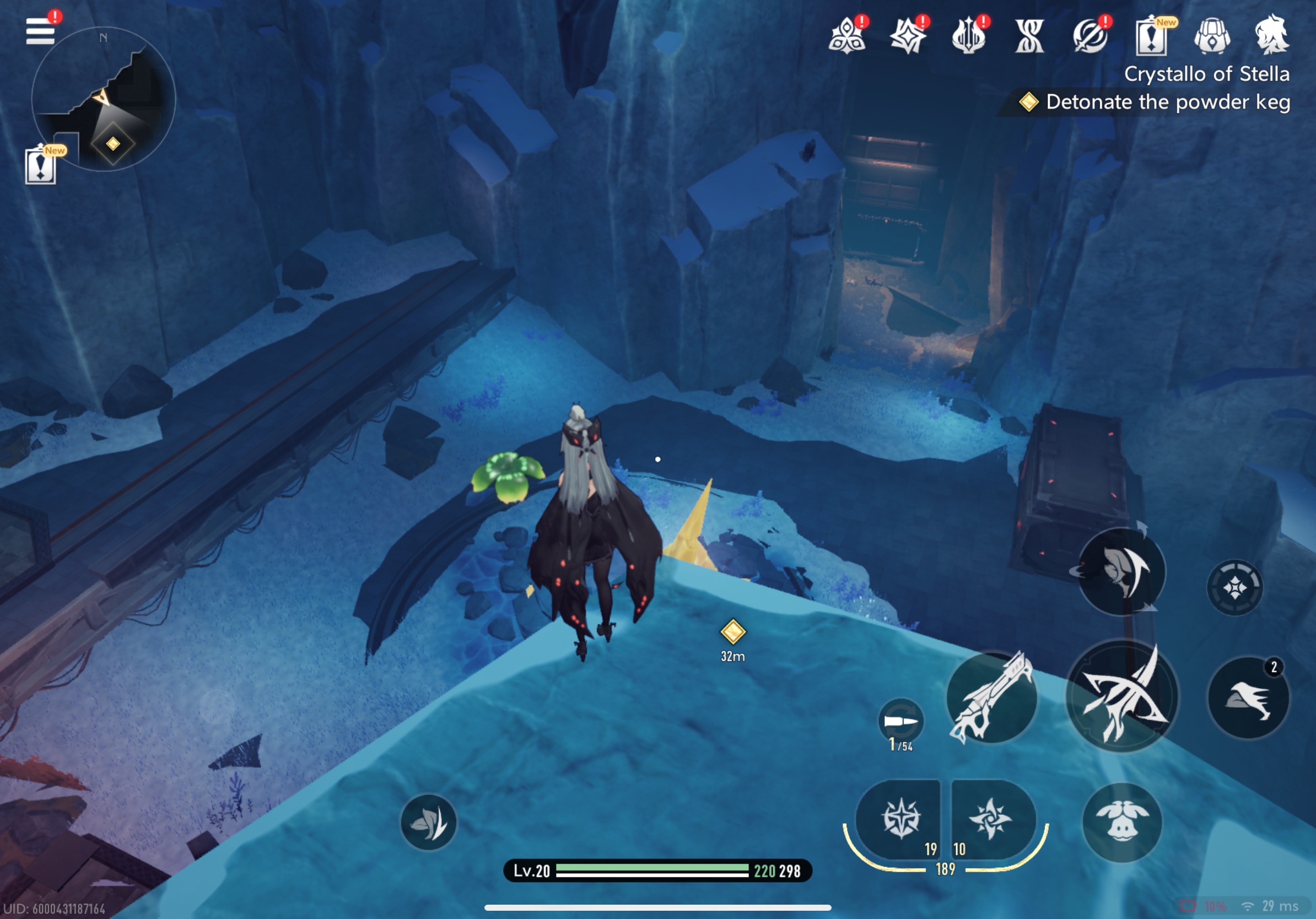Open the trident emblem top bar icon
The image size is (1316, 919).
coord(968,37)
